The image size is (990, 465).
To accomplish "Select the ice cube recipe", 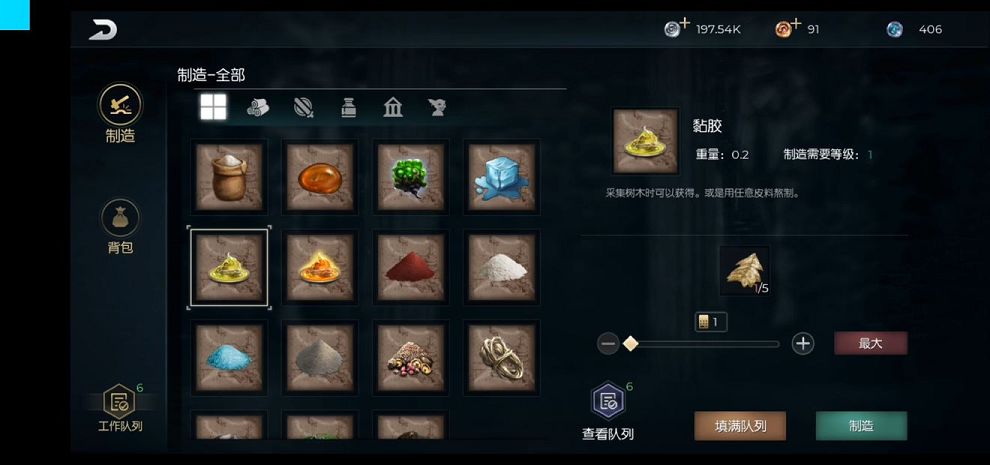I will click(501, 176).
